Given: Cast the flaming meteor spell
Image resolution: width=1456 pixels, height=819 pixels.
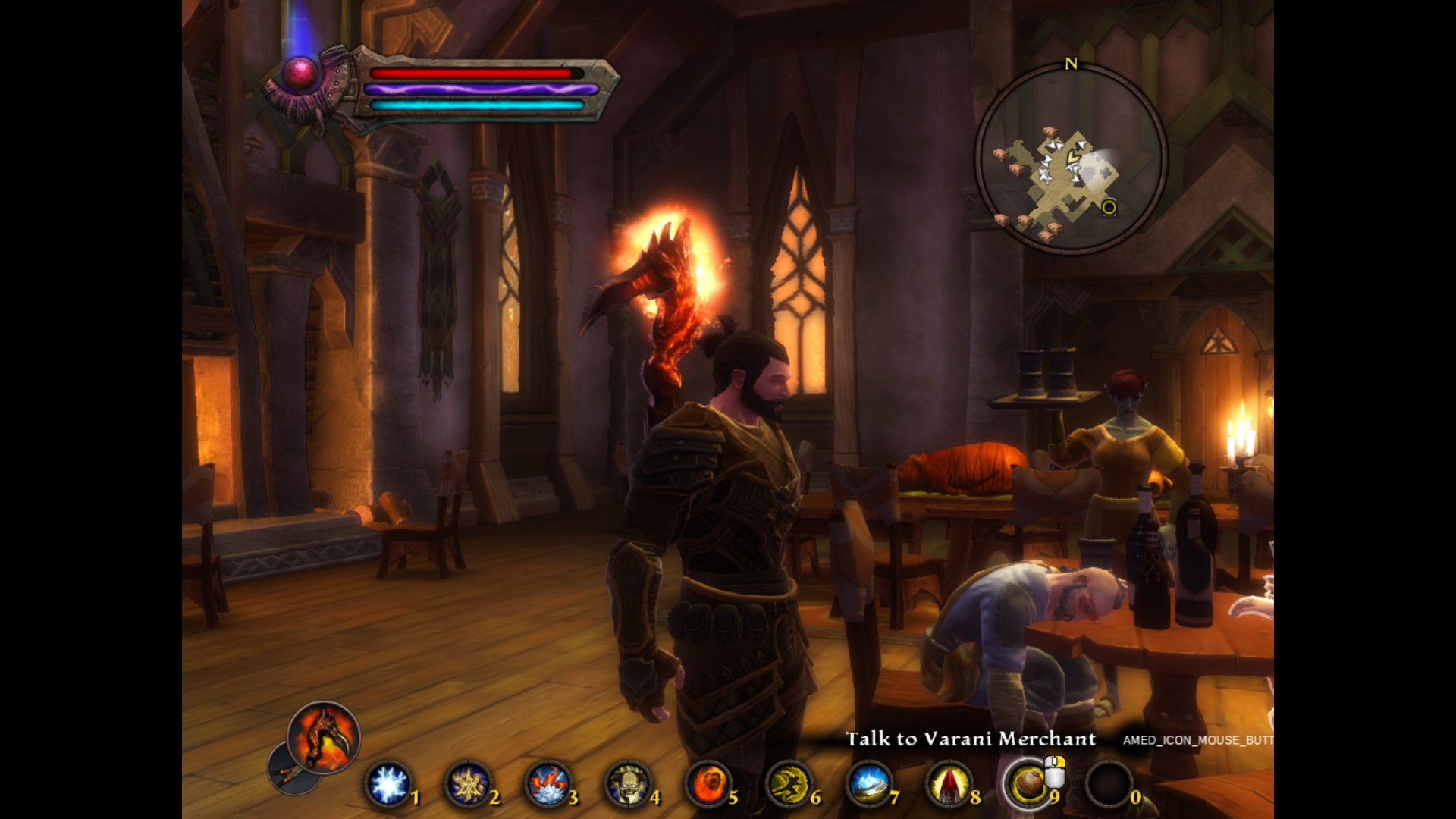Looking at the screenshot, I should tap(708, 784).
